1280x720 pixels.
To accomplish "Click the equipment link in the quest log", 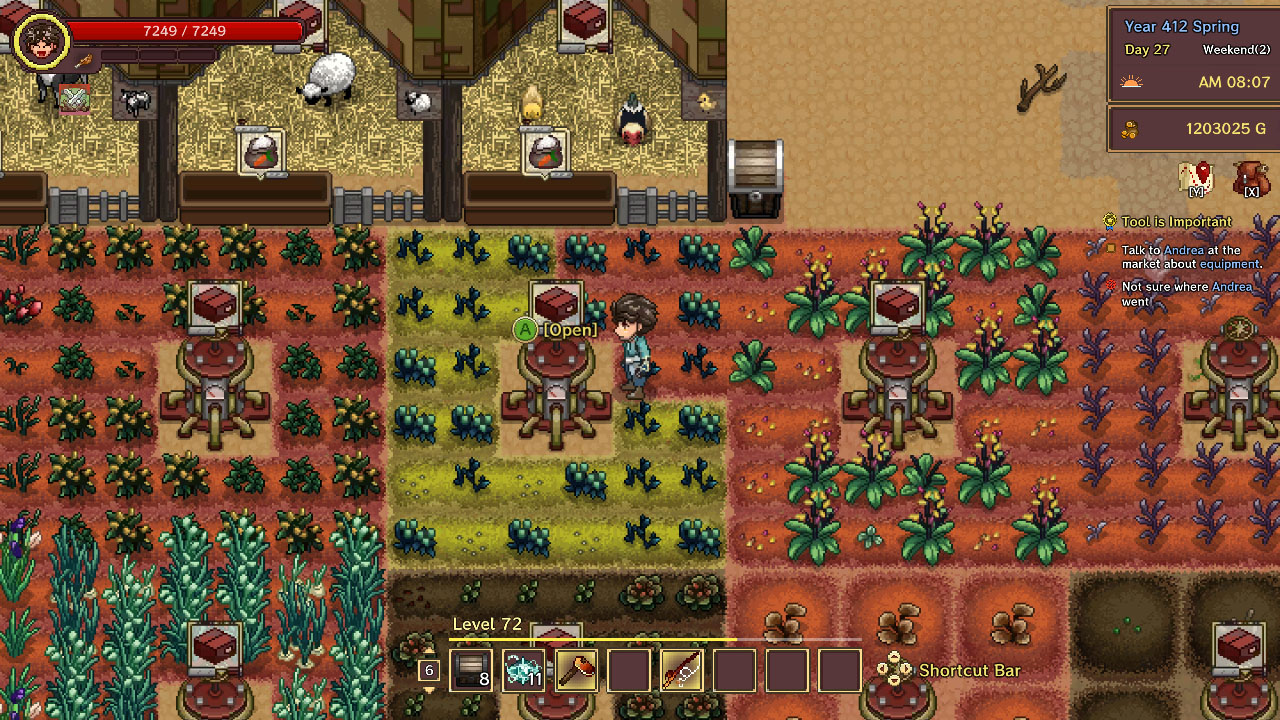I will point(1231,264).
